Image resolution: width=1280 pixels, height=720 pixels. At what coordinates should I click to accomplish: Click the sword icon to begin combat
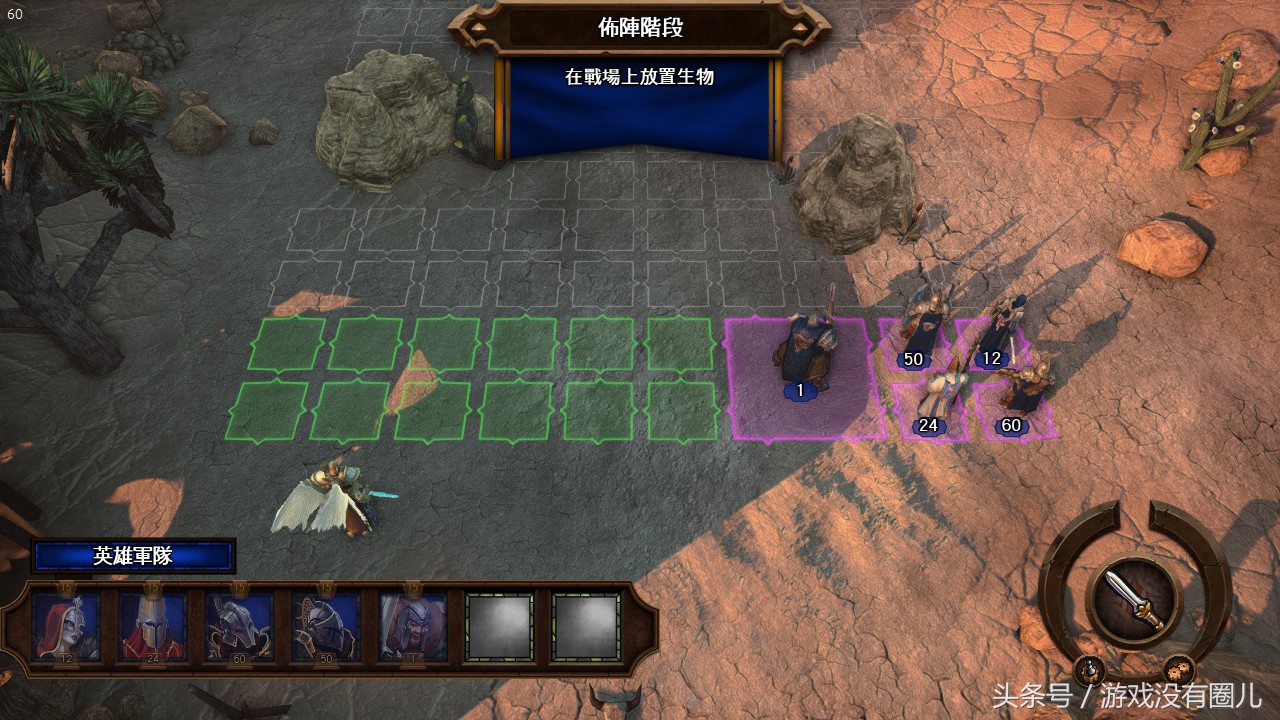[1135, 598]
